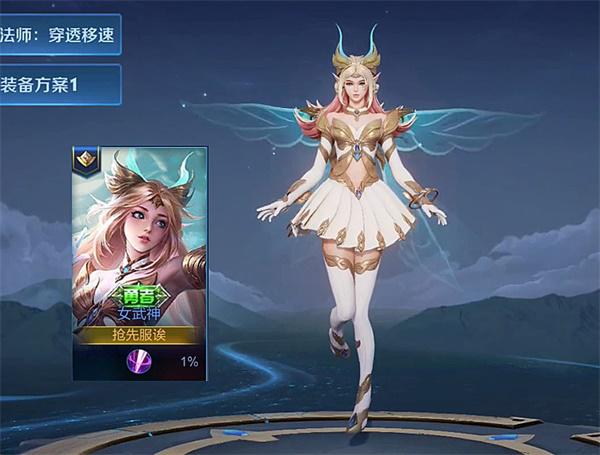This screenshot has height=455, width=600.
Task: Select 装备方案1 equipment plan
Action: (58, 85)
